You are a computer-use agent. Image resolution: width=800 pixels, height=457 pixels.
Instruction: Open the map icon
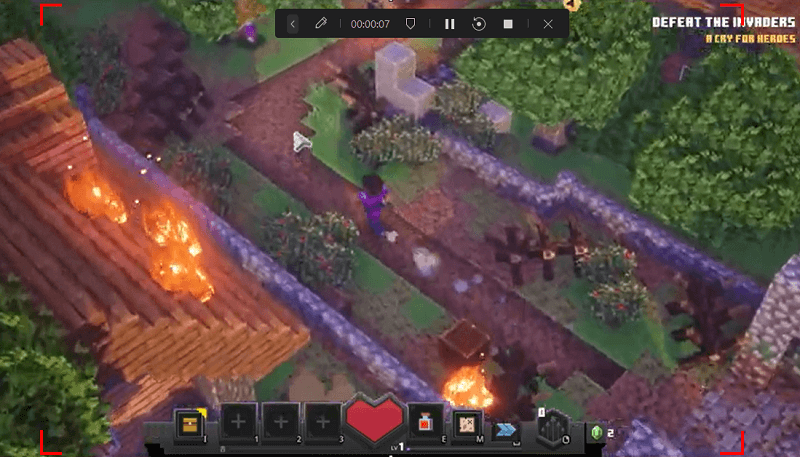pyautogui.click(x=465, y=424)
